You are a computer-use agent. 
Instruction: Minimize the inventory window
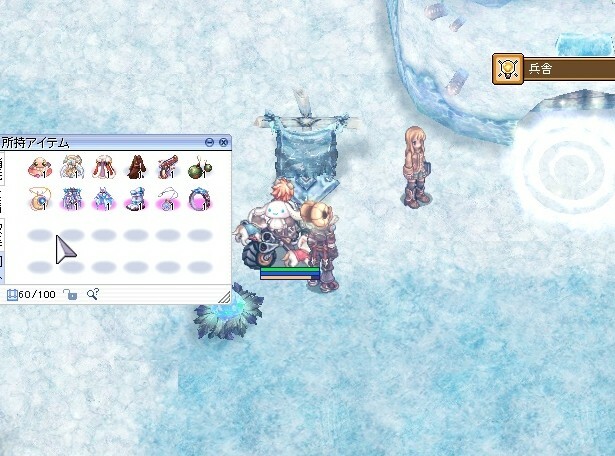point(209,143)
